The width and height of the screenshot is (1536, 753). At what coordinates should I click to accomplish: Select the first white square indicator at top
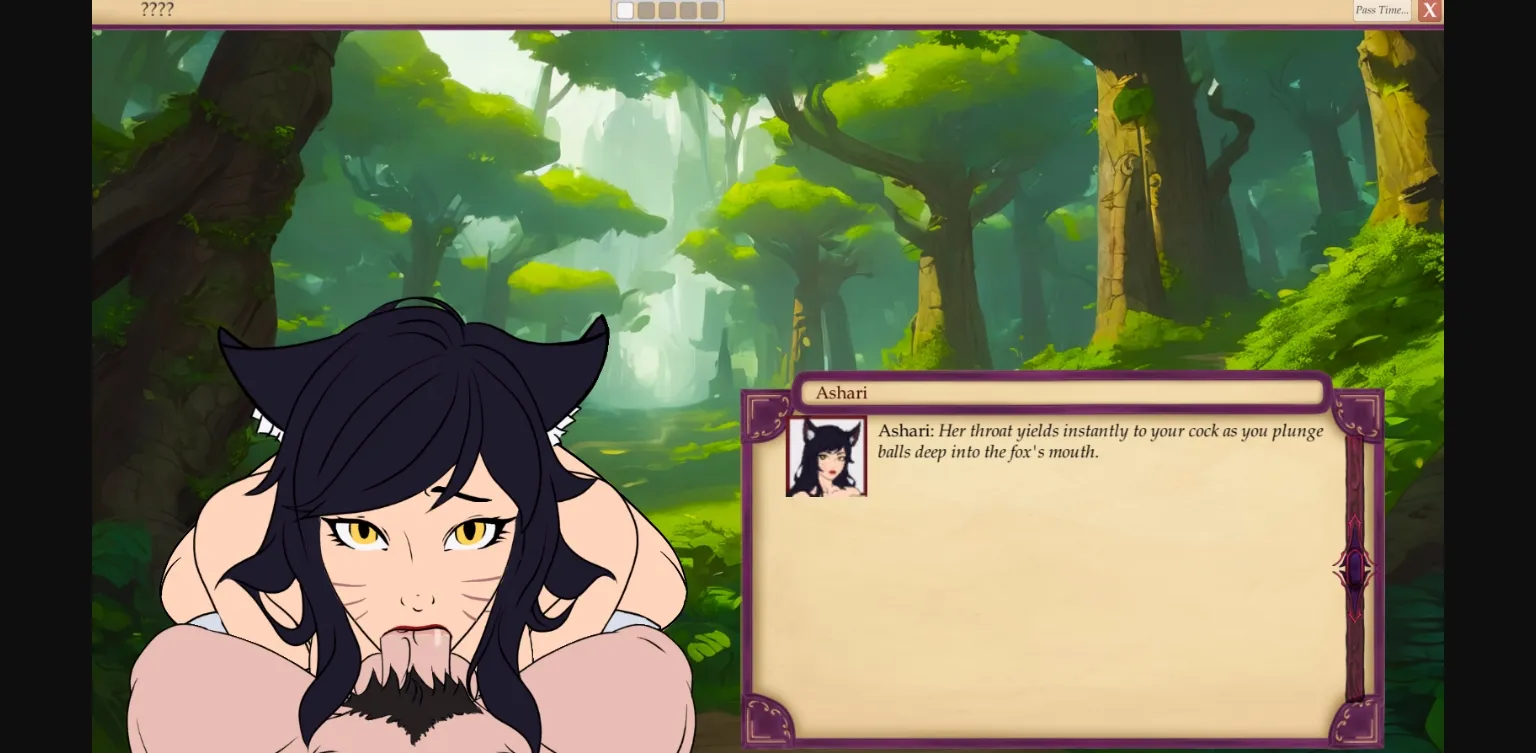(x=625, y=10)
